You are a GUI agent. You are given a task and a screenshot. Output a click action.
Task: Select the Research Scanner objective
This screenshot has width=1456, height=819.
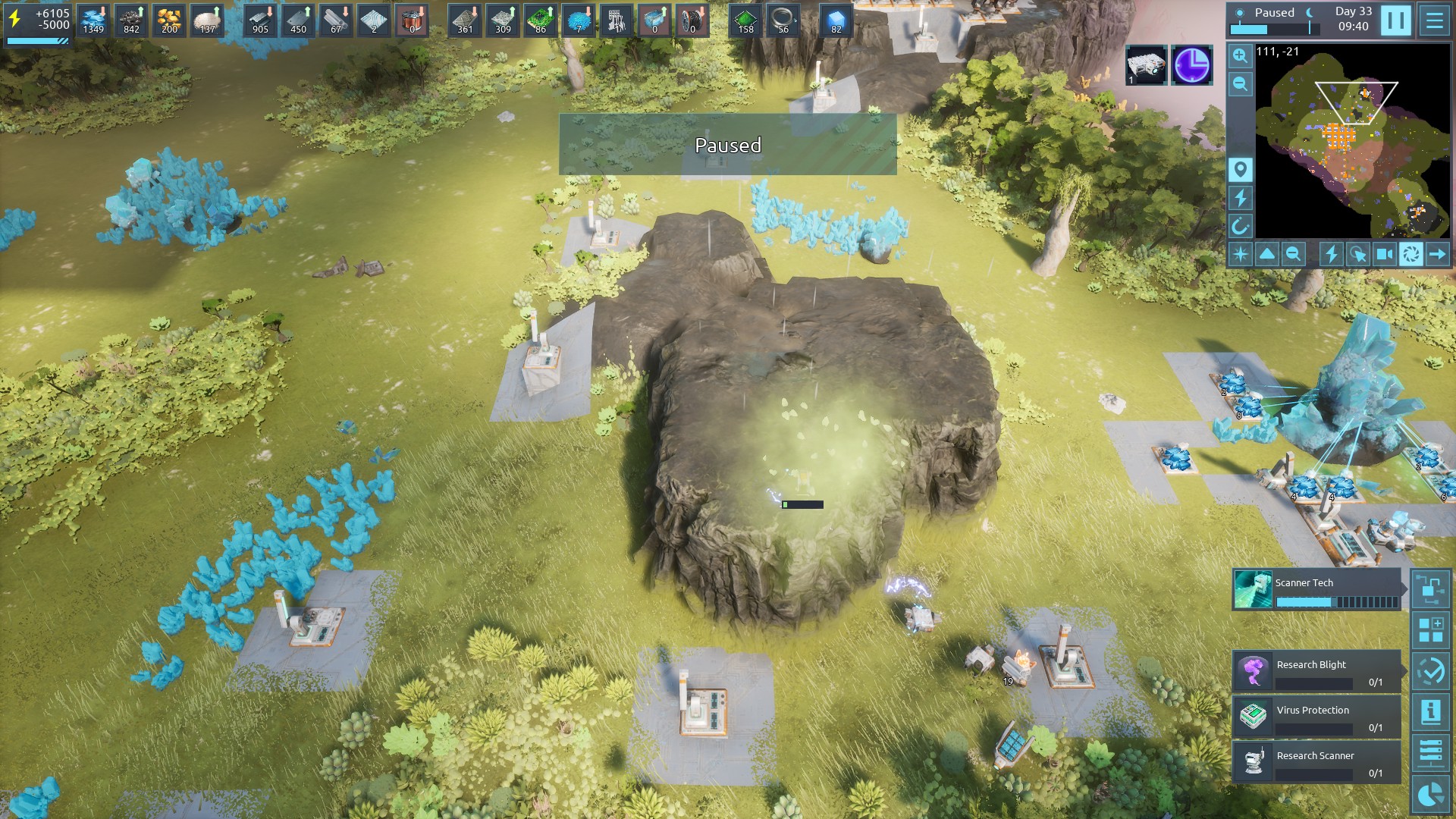pyautogui.click(x=1316, y=763)
